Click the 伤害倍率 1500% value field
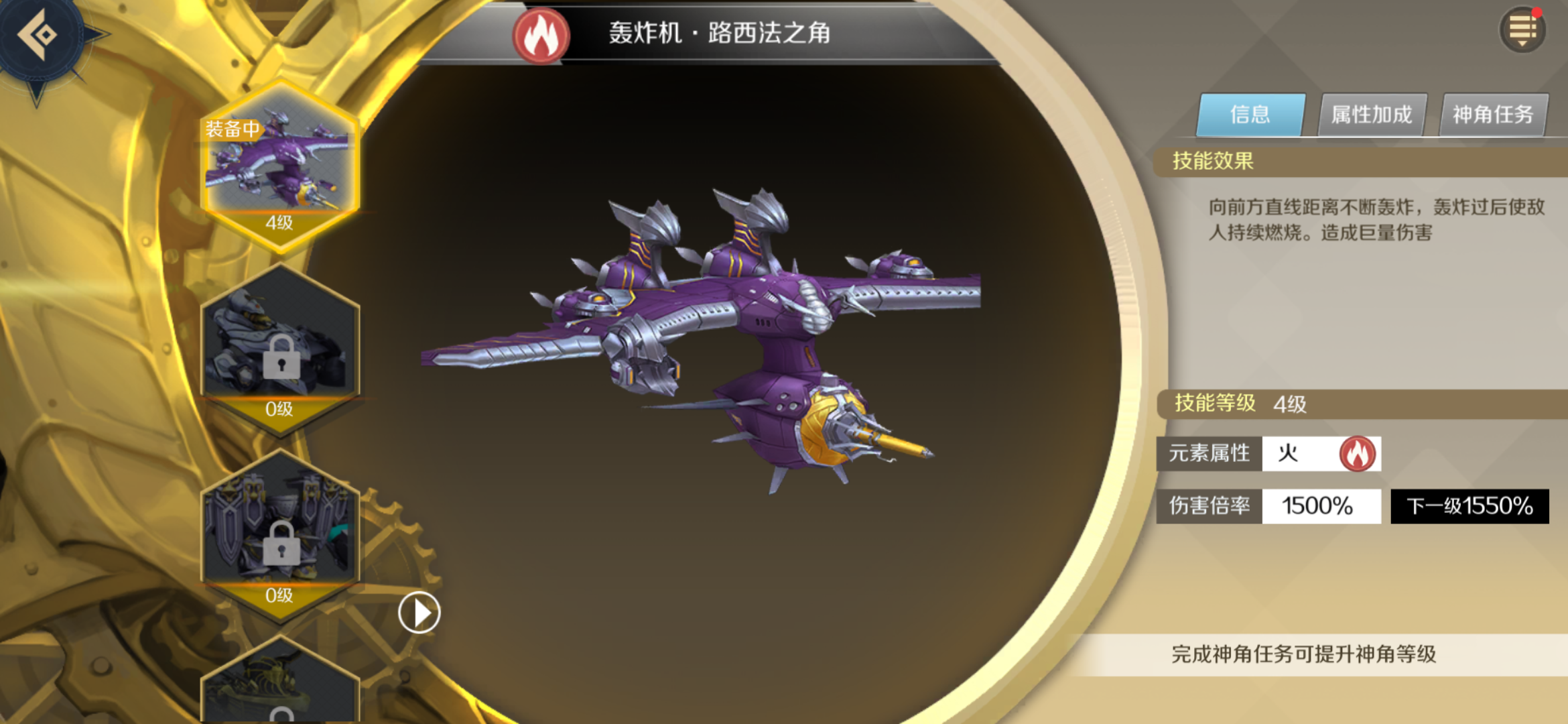 tap(1321, 507)
